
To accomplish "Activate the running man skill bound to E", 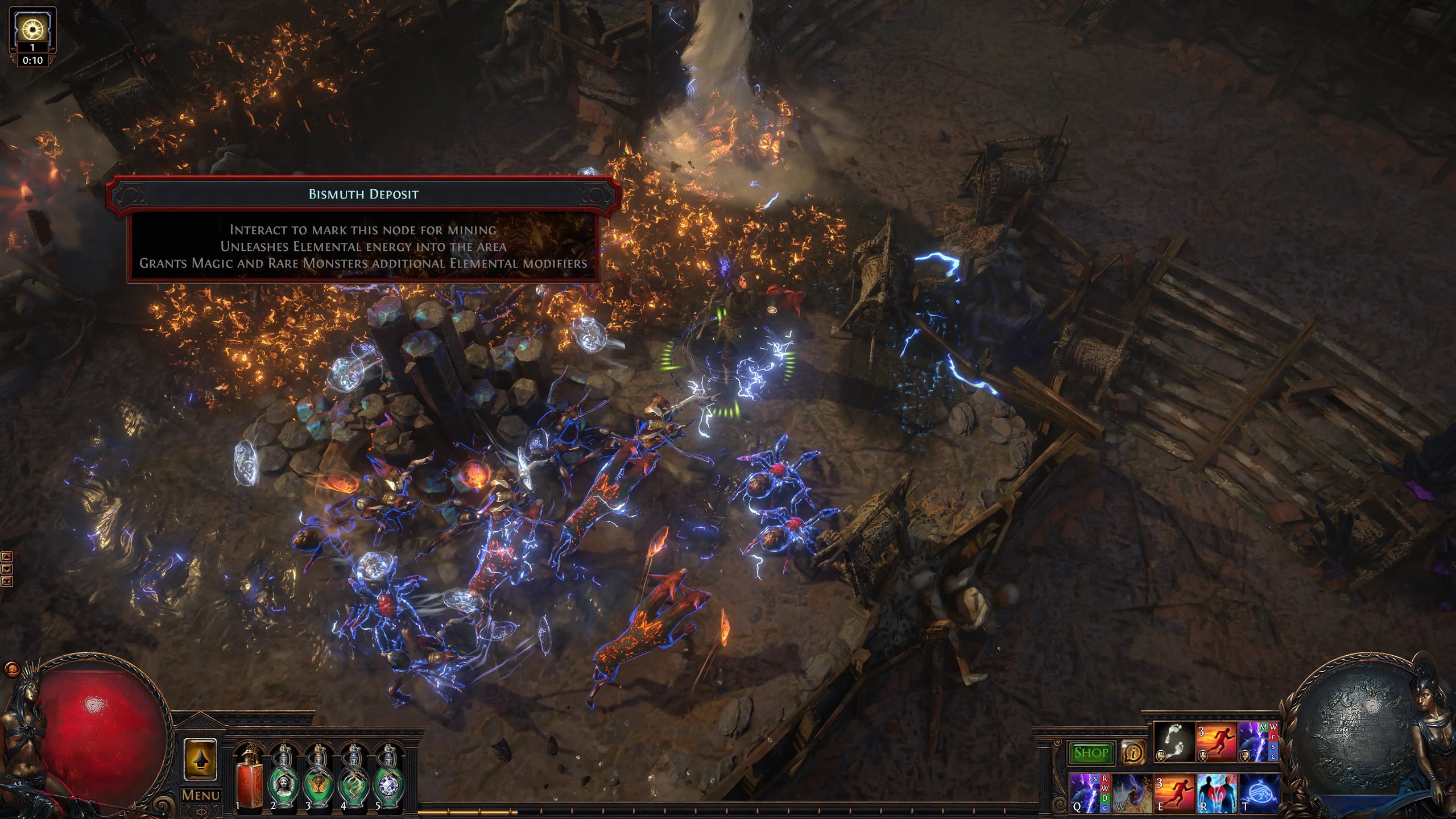I will tap(1174, 793).
